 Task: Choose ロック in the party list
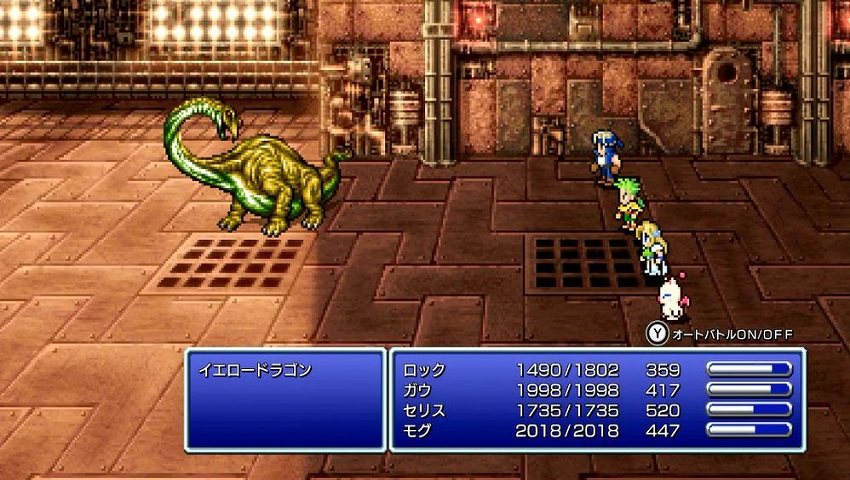[425, 370]
